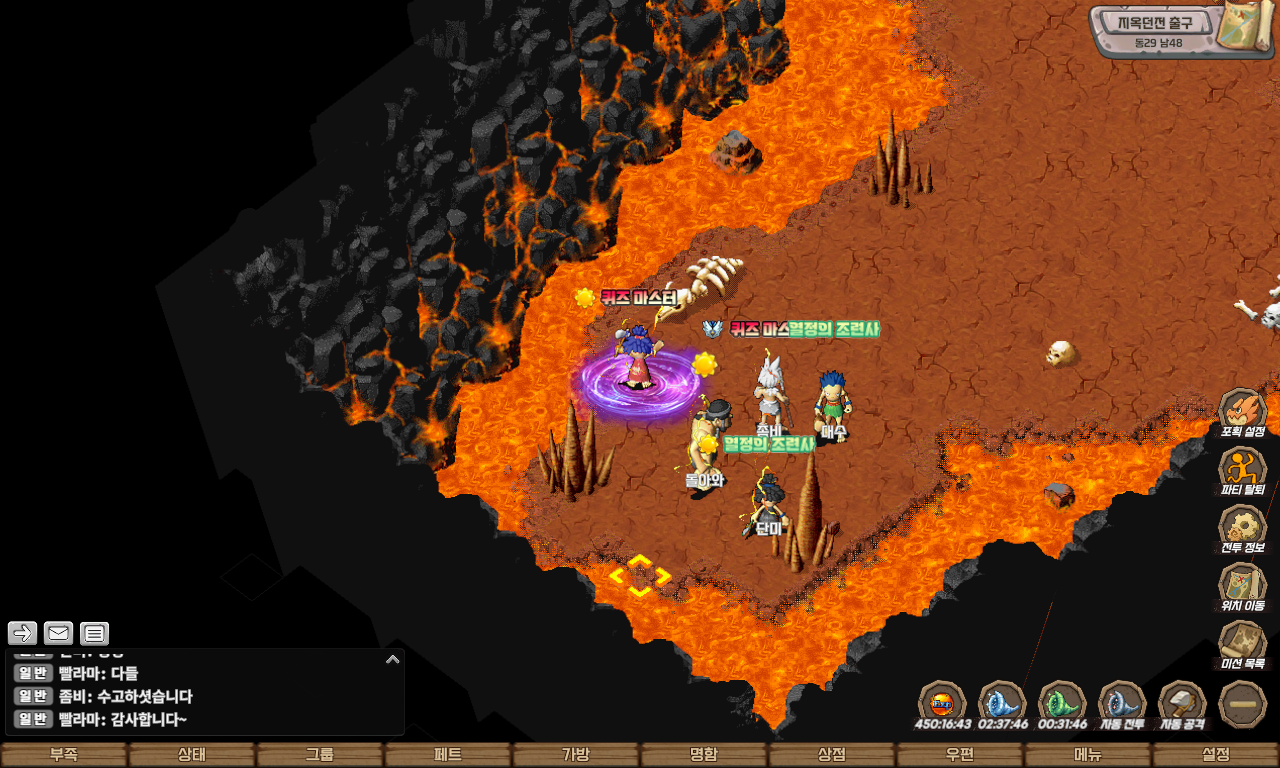Open the 메뉴 (menu) button
1280x768 pixels.
click(1088, 755)
